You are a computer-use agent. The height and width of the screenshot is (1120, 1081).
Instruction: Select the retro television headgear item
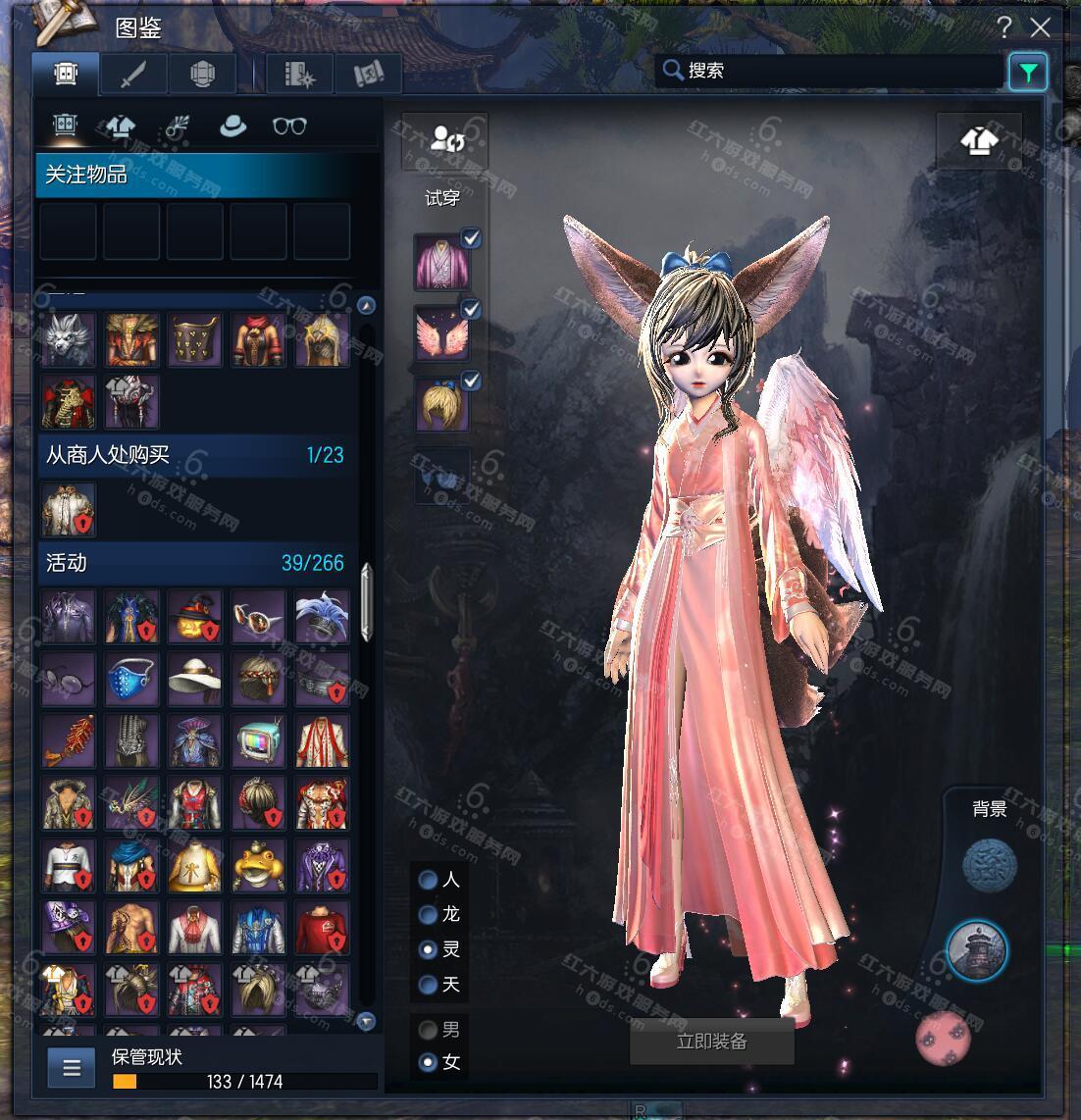click(x=259, y=741)
